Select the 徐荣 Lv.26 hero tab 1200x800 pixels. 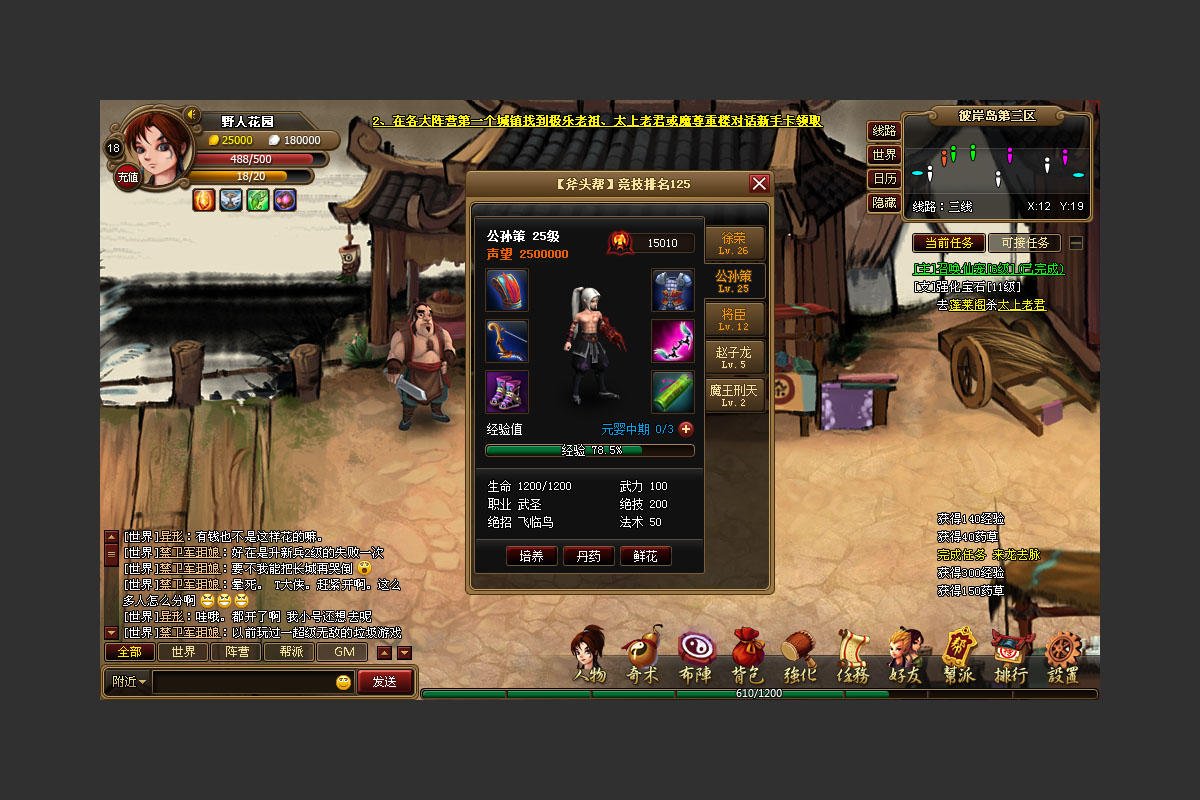click(x=734, y=243)
